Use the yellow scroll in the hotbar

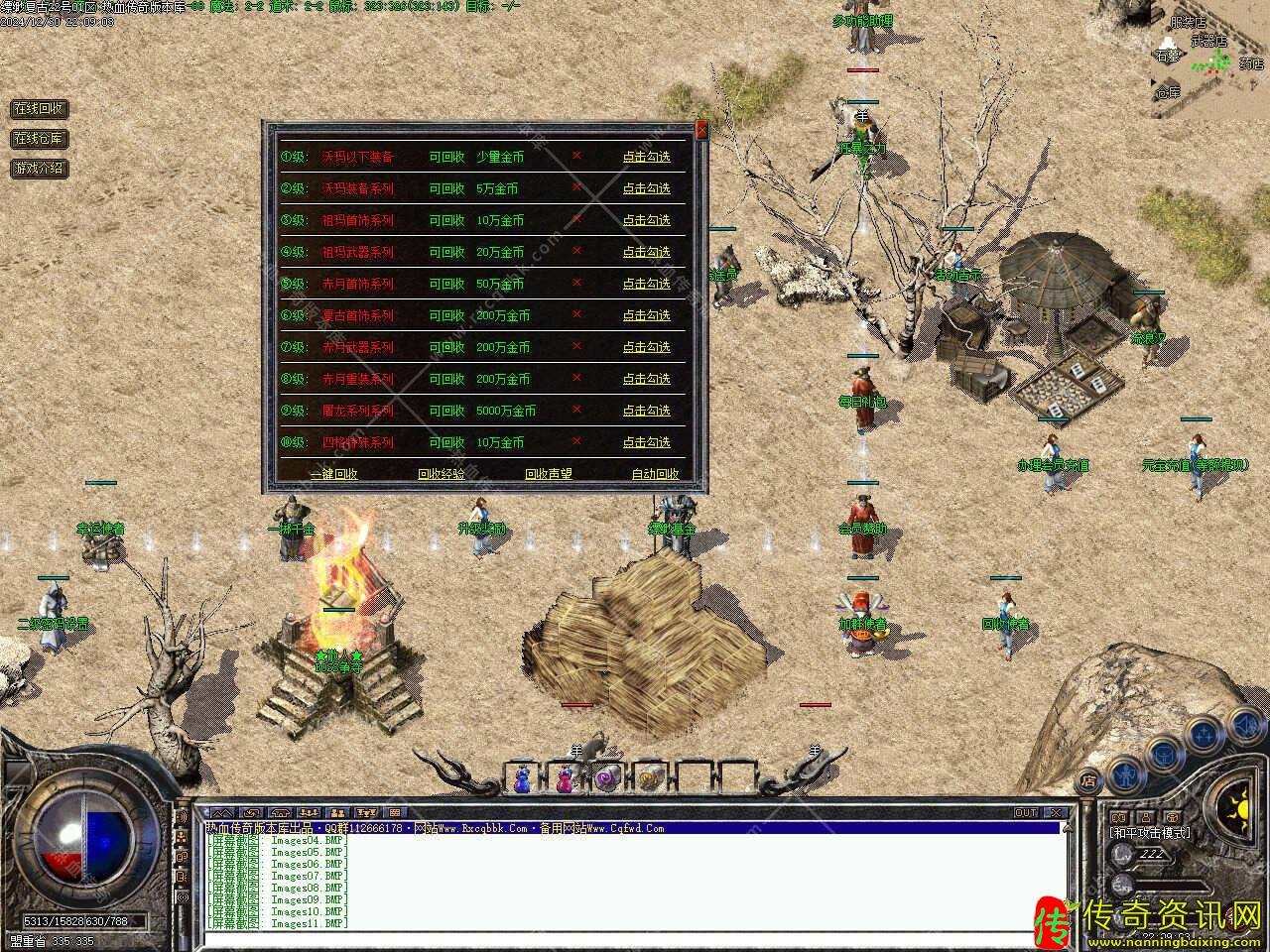(650, 779)
